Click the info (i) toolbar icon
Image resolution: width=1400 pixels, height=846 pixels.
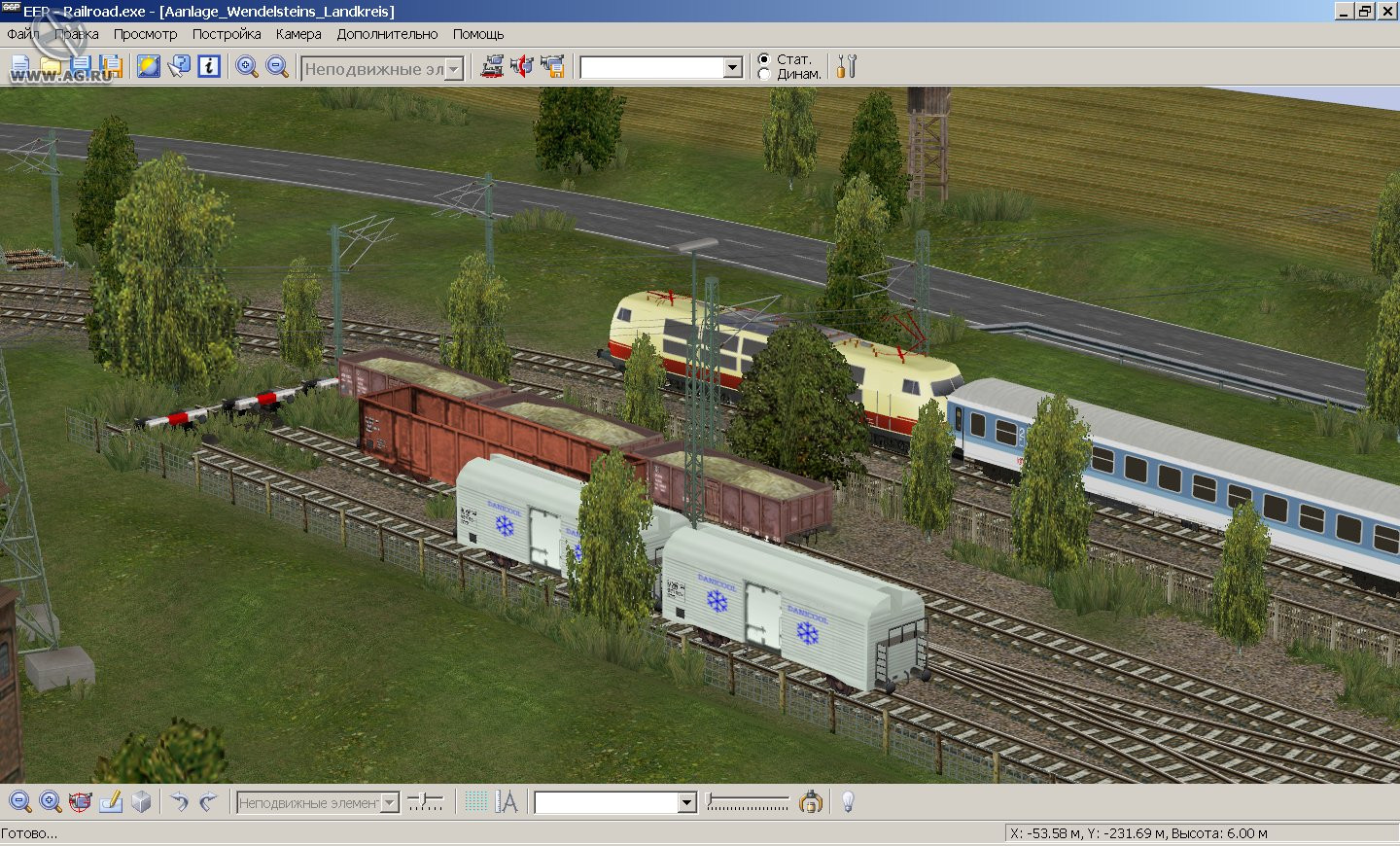(209, 66)
